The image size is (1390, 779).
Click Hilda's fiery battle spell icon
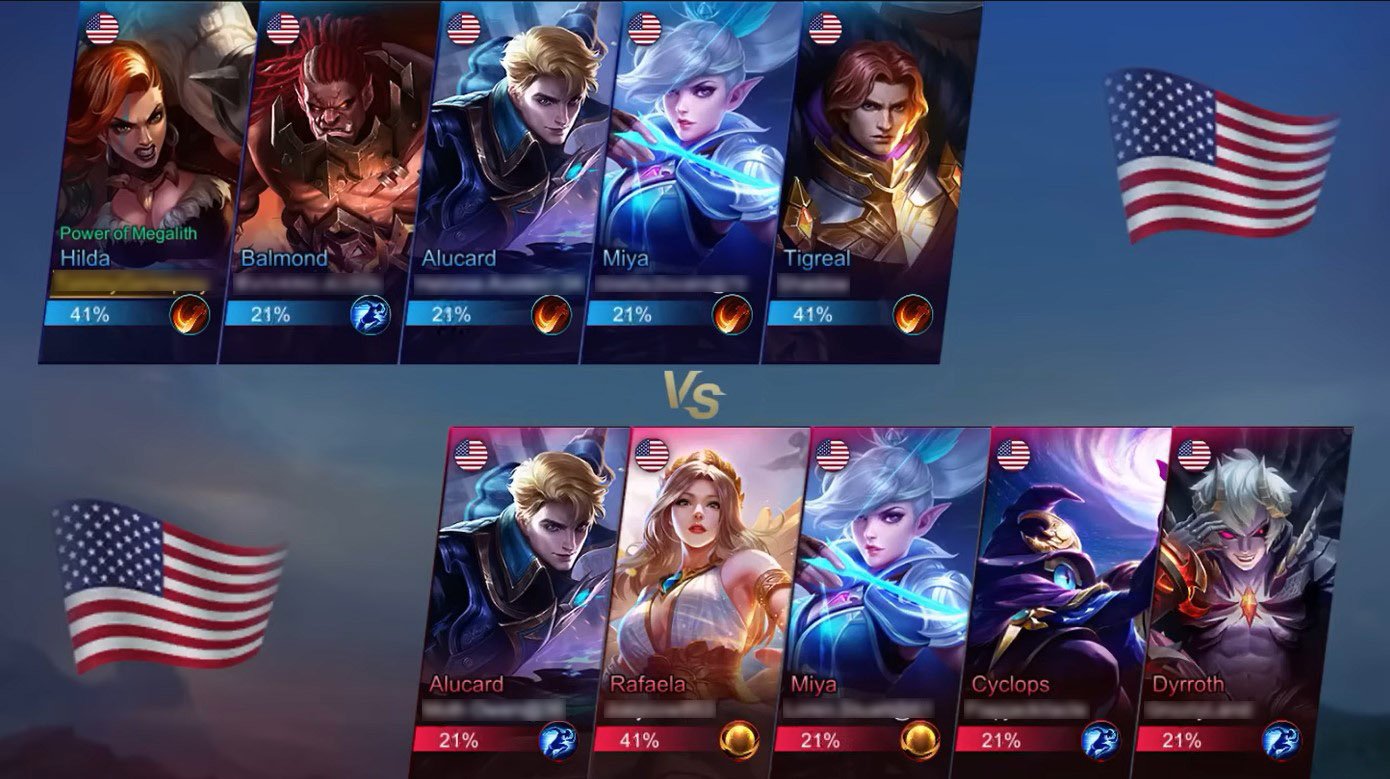click(x=189, y=315)
